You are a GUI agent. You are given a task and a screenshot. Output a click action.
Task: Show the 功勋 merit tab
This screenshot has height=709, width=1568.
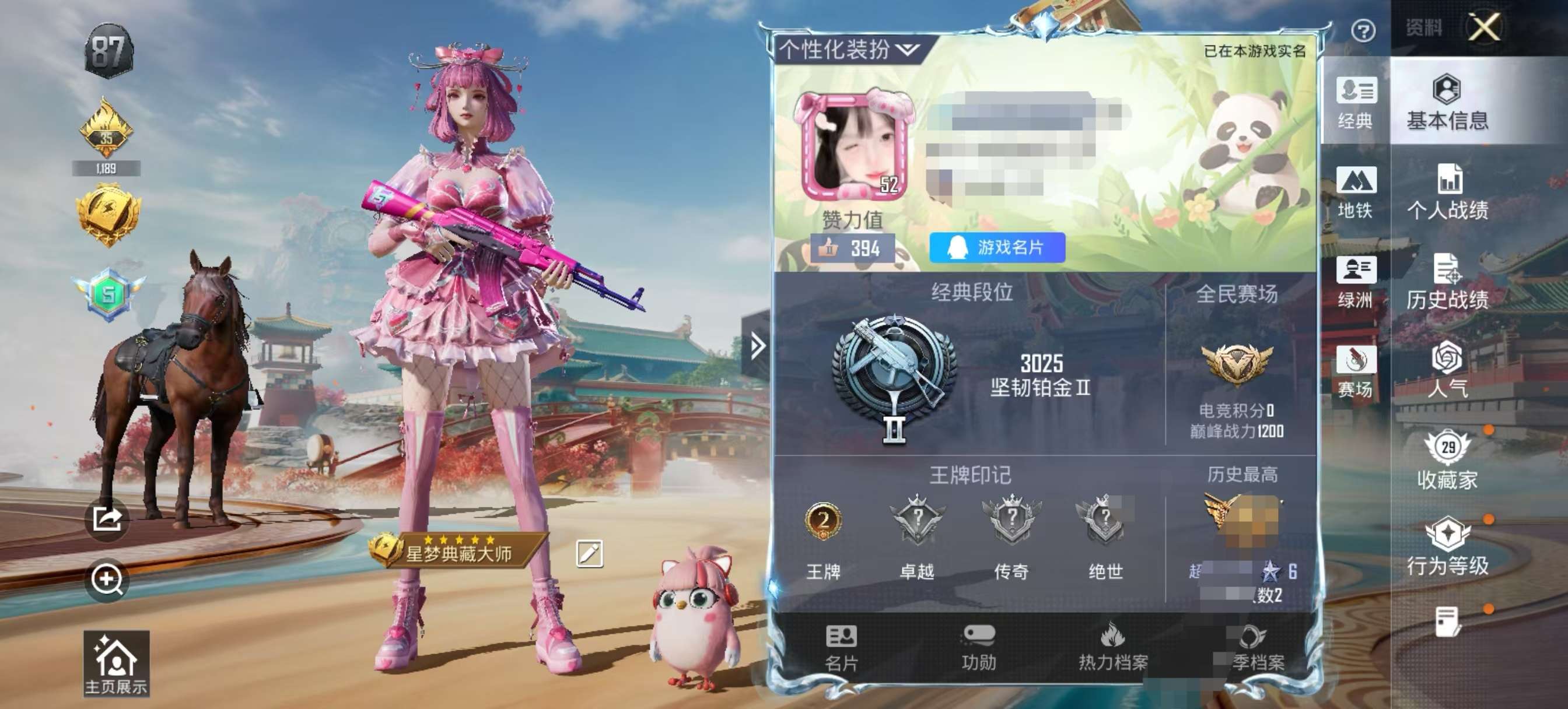point(978,648)
